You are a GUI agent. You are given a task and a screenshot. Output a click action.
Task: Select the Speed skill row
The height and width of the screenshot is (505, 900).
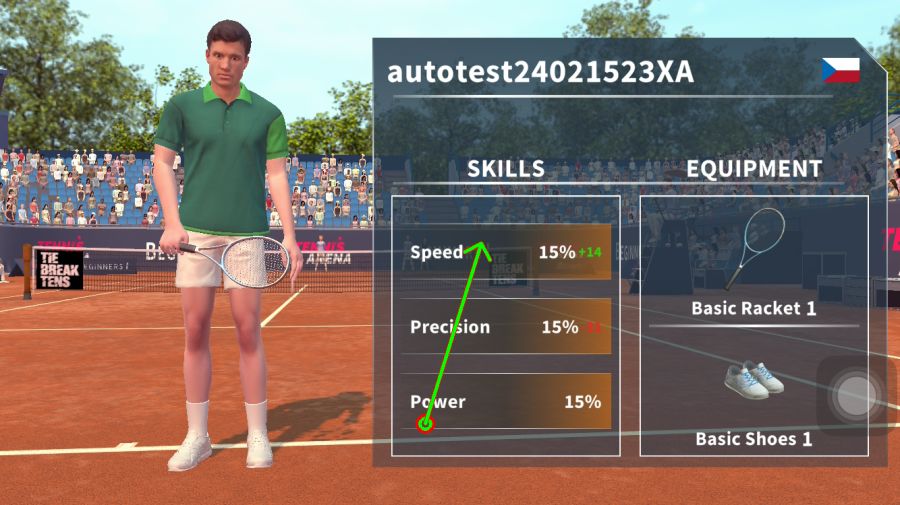[506, 252]
